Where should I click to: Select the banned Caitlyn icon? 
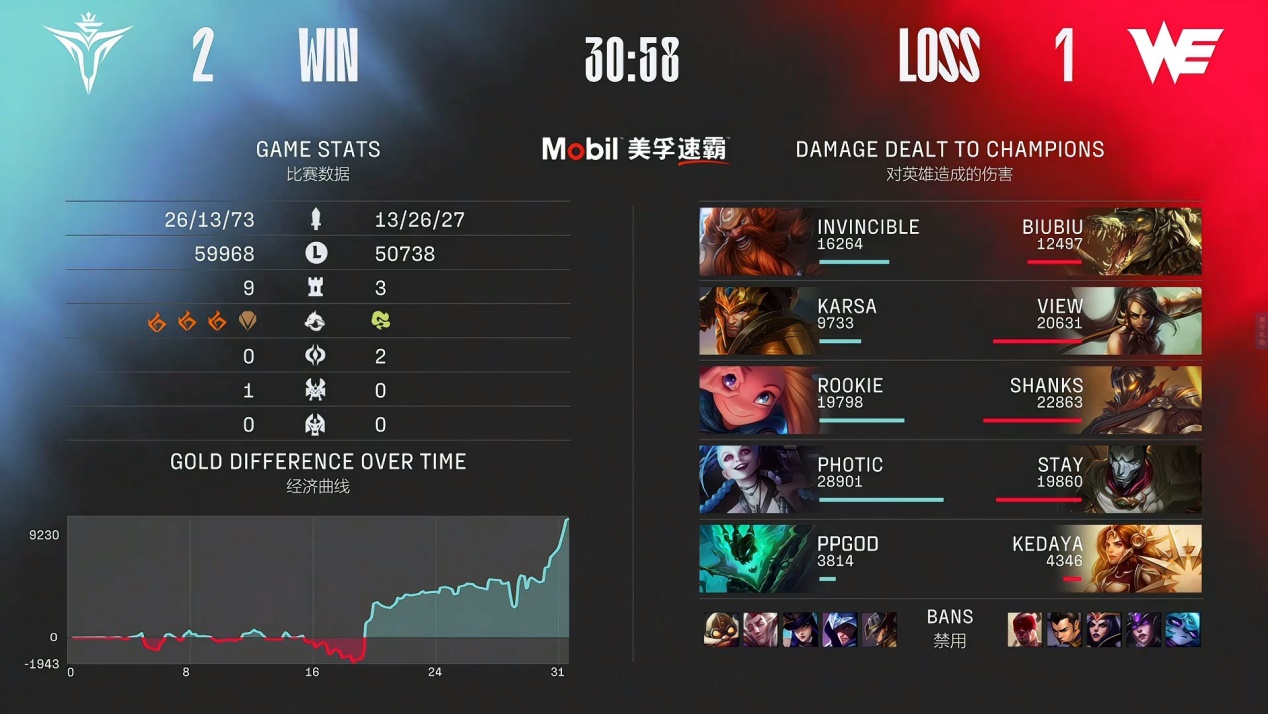[x=800, y=630]
